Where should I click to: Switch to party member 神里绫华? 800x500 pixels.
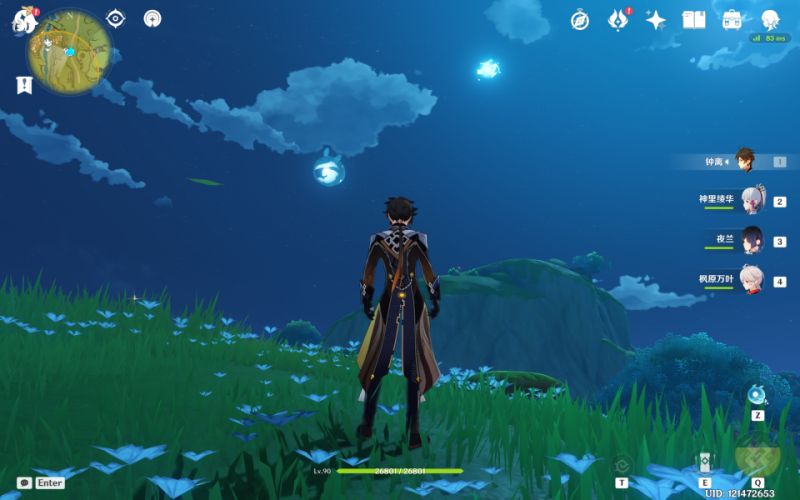coord(751,200)
